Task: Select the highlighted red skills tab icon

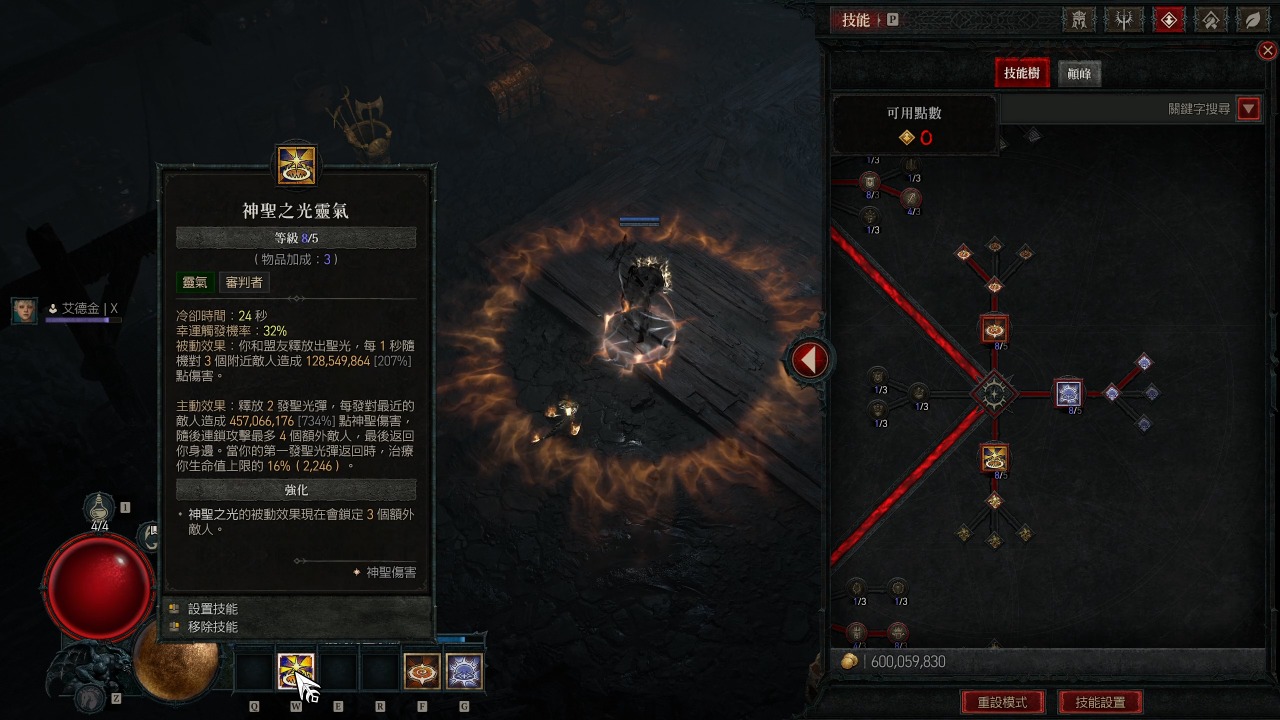Action: (1168, 20)
